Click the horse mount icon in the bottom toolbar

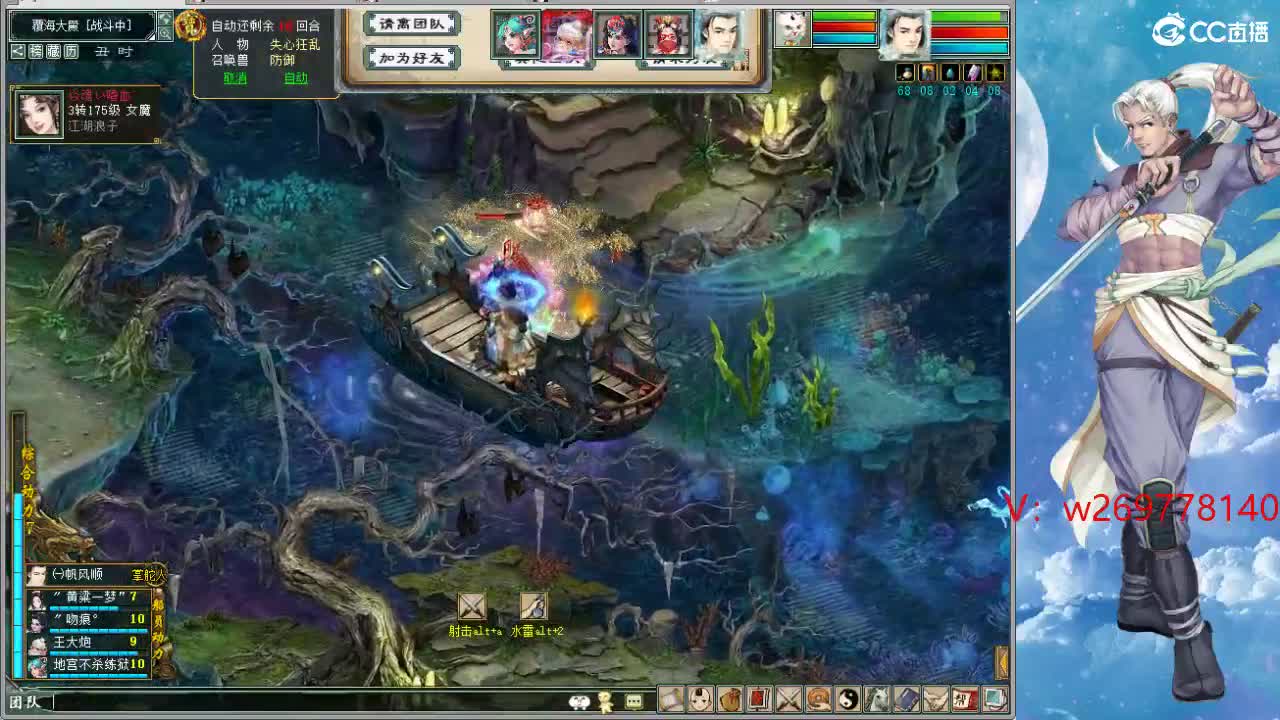[x=875, y=699]
